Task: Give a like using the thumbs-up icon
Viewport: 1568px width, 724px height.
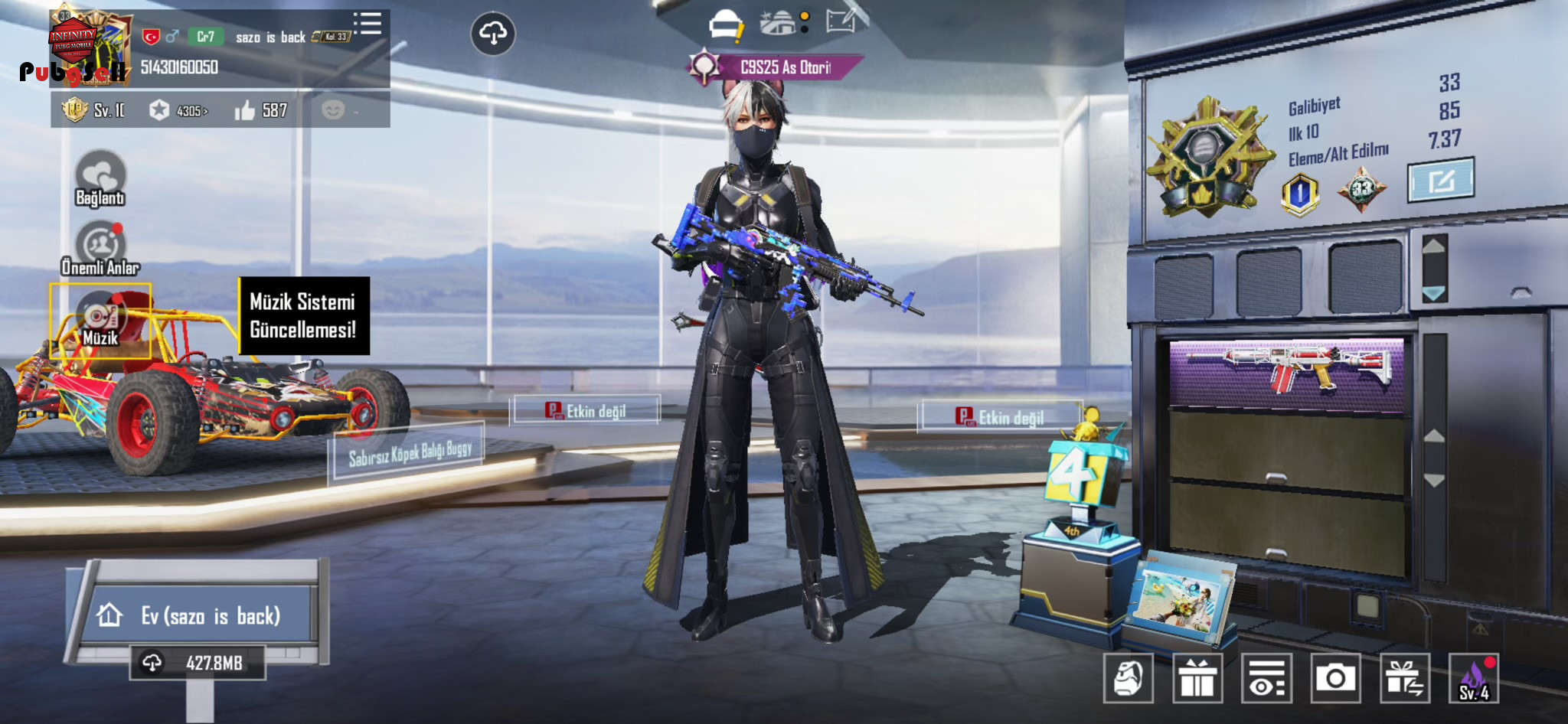Action: click(245, 111)
